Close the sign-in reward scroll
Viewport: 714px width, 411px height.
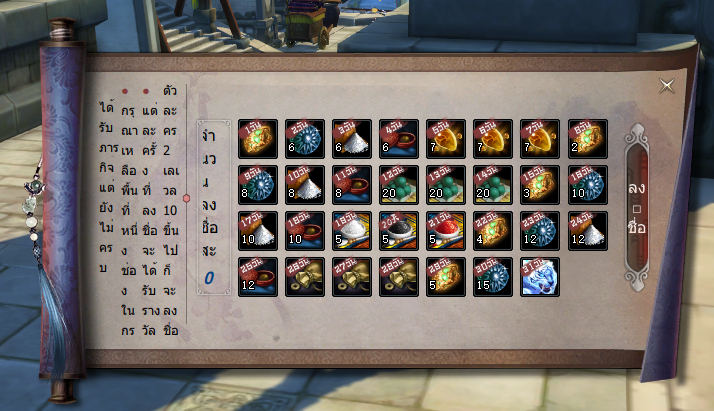click(667, 86)
